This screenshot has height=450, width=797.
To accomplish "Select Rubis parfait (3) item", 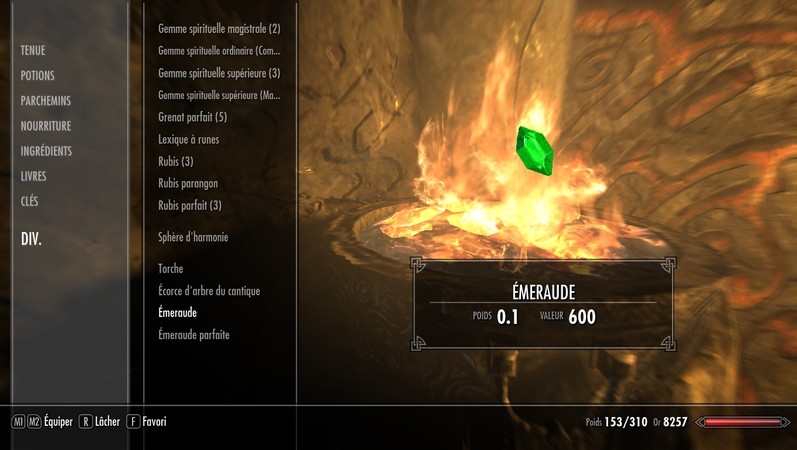I will click(190, 205).
